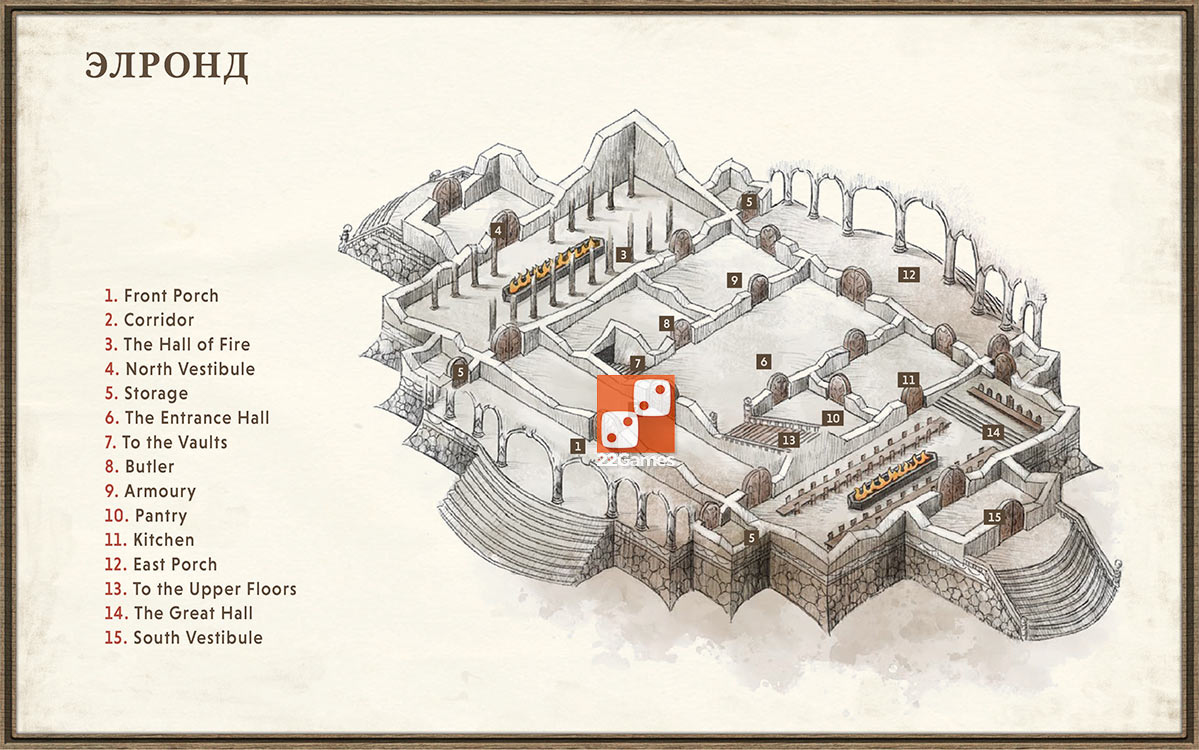Click the Butler legend entry

tap(140, 467)
